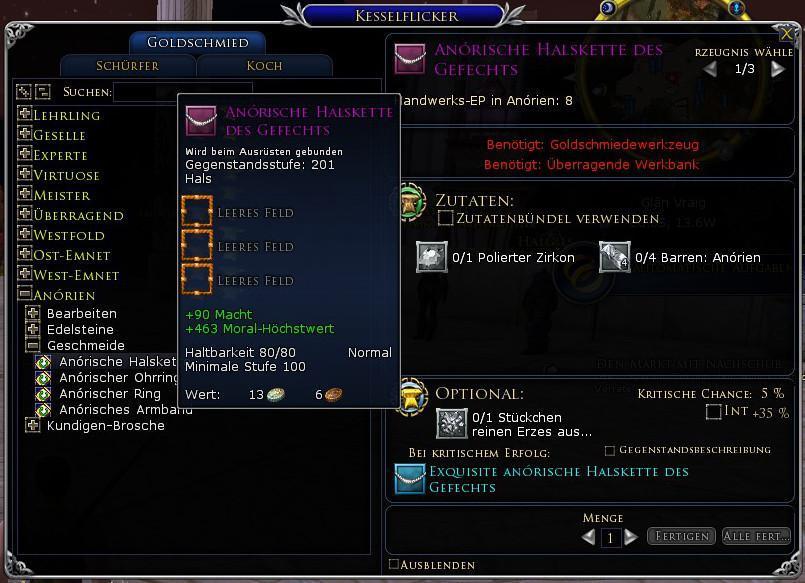The image size is (805, 583).
Task: Click the Fertigen craft button
Action: 682,537
